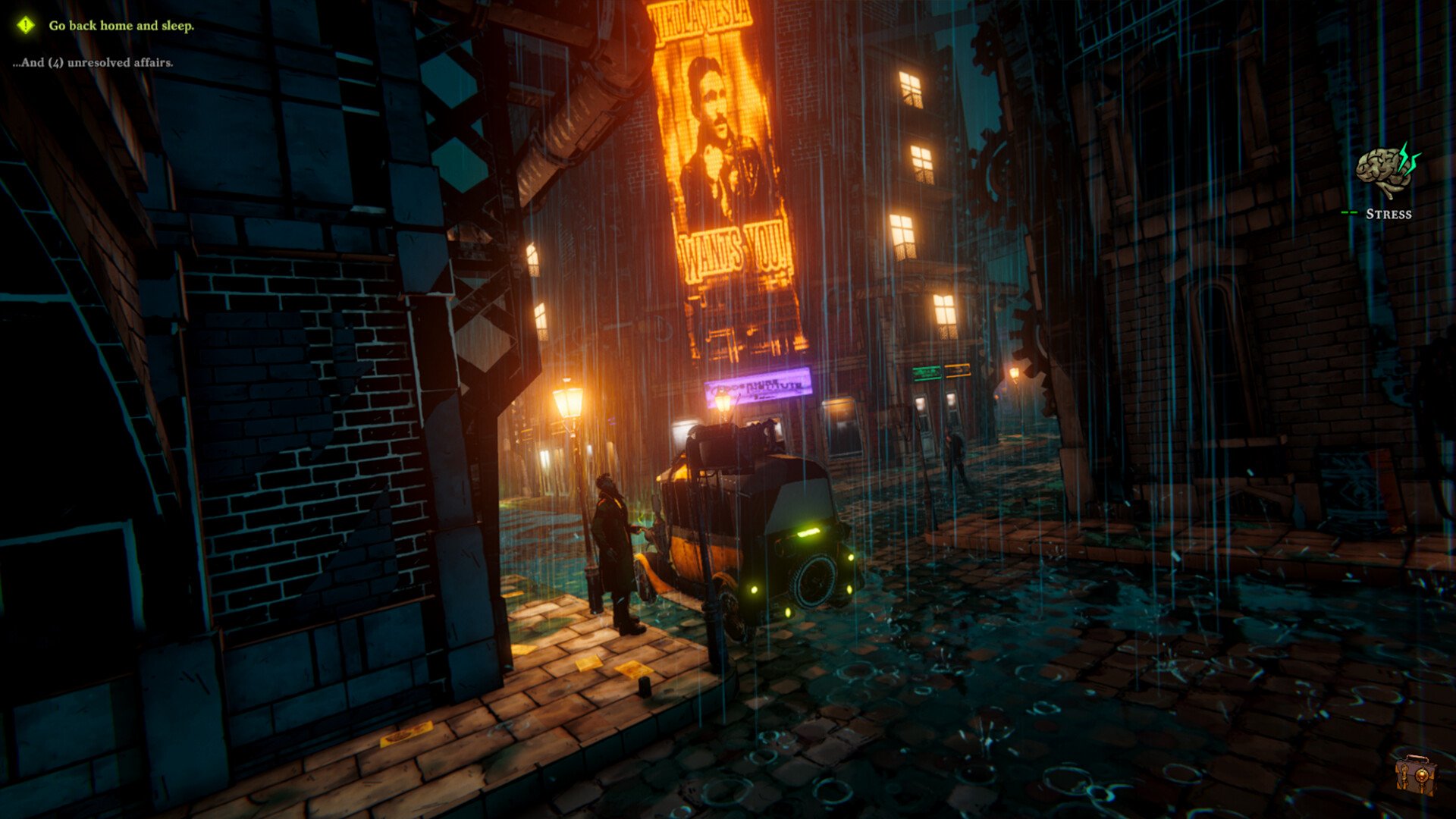1456x819 pixels.
Task: Open the unresolved affairs list
Action: pyautogui.click(x=93, y=63)
